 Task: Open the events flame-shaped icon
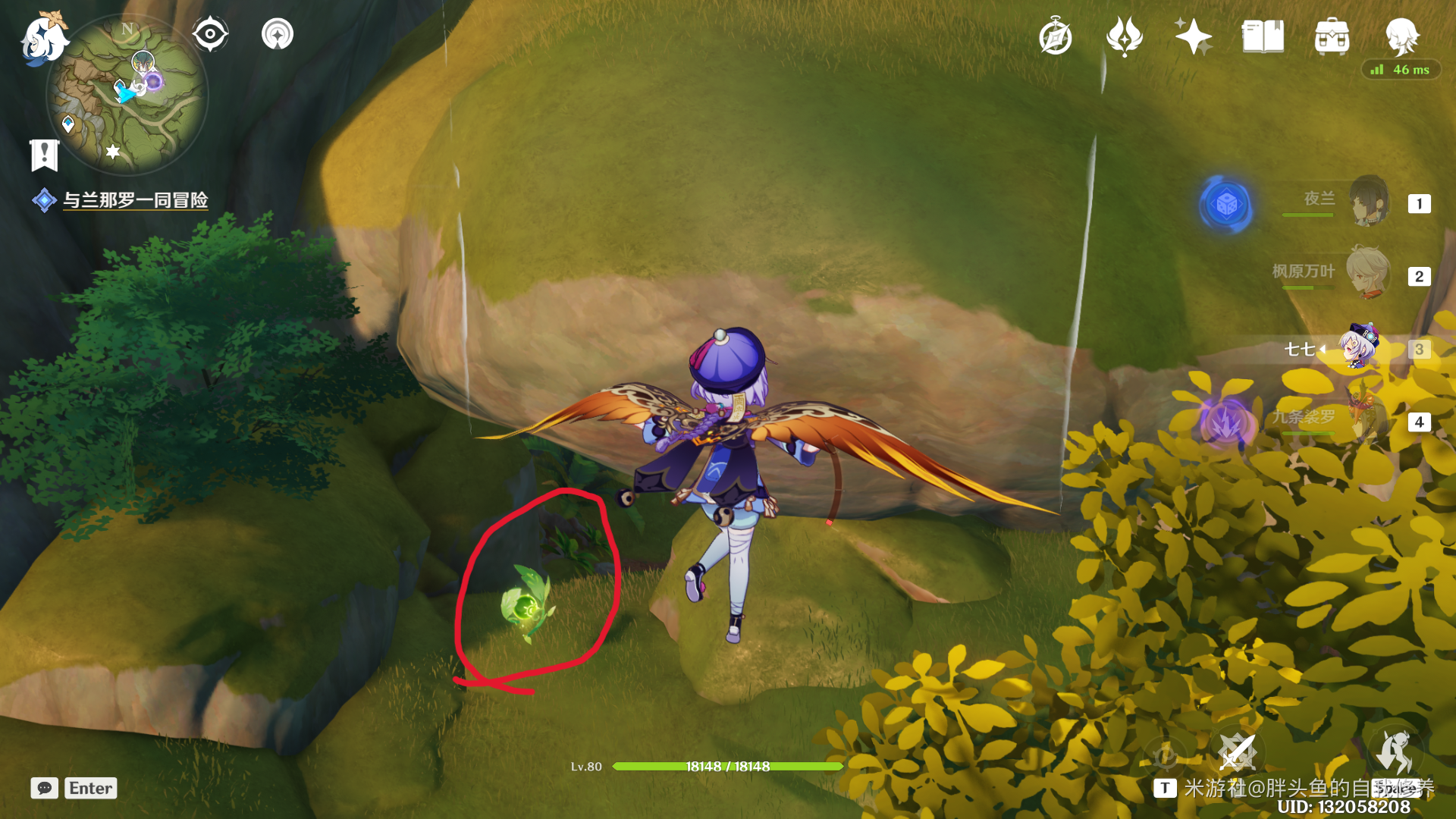coord(1124,36)
